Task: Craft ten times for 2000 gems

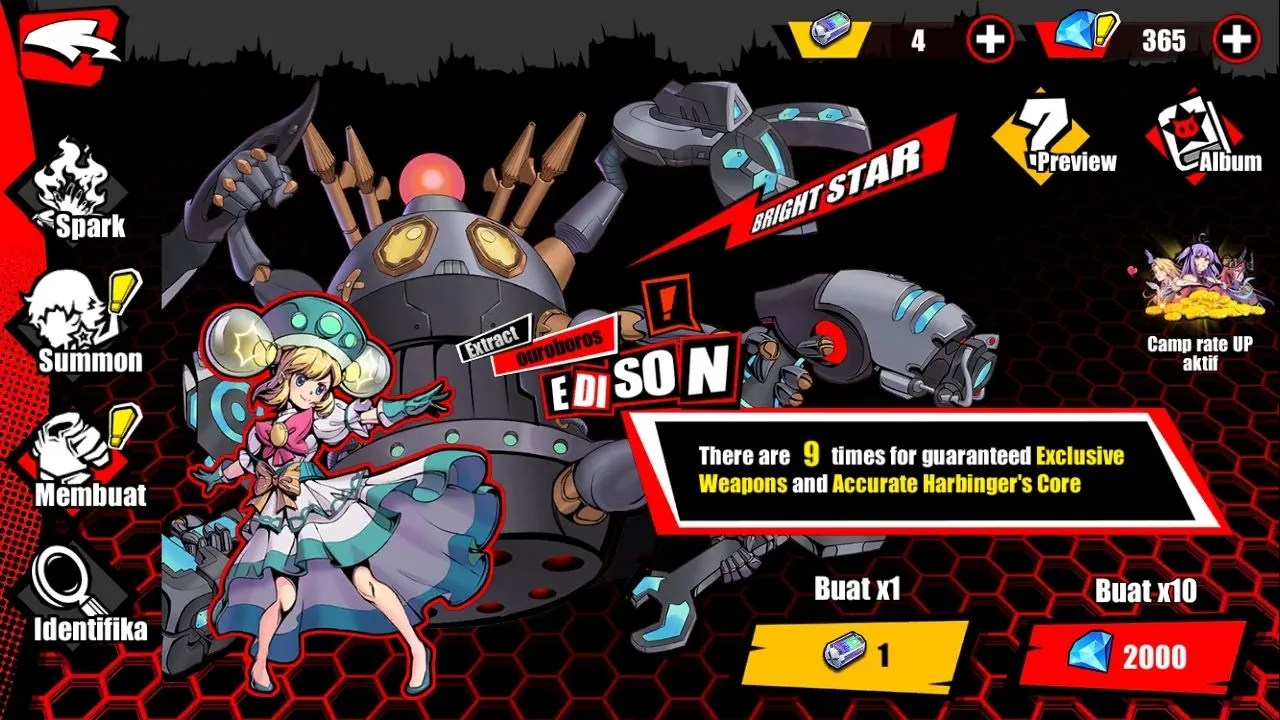Action: [1132, 657]
